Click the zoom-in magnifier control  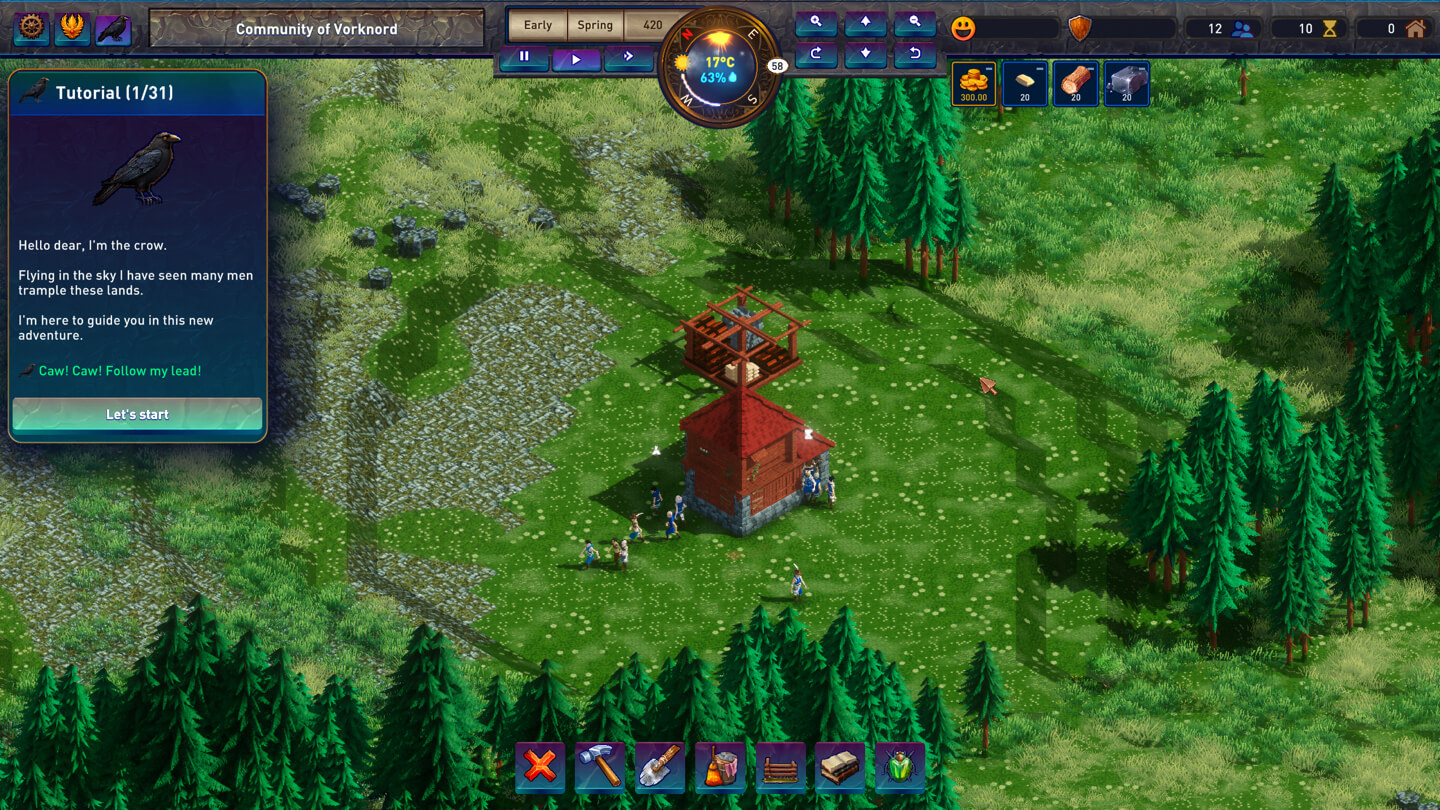point(816,22)
